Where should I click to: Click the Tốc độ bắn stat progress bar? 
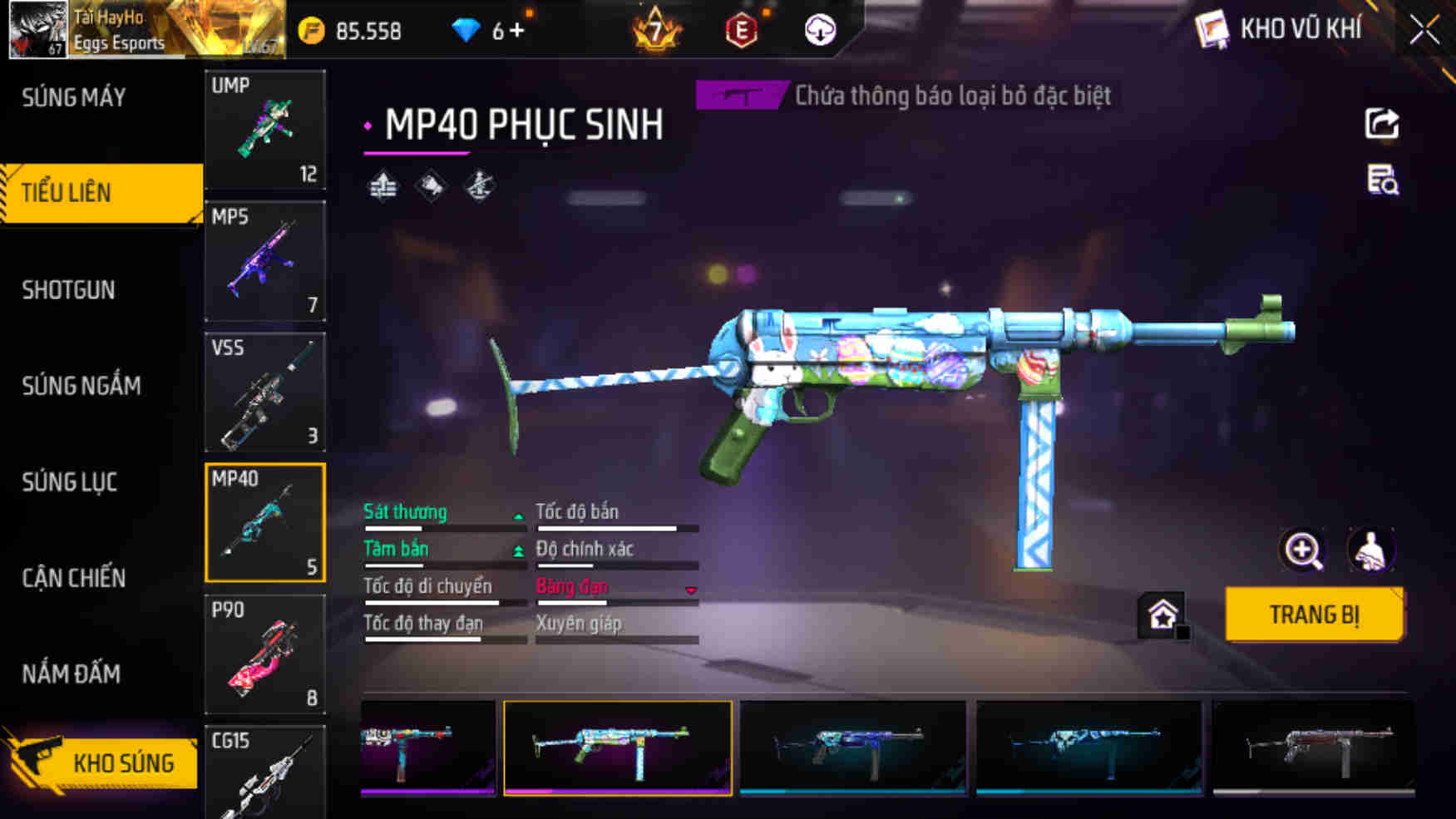coord(617,526)
